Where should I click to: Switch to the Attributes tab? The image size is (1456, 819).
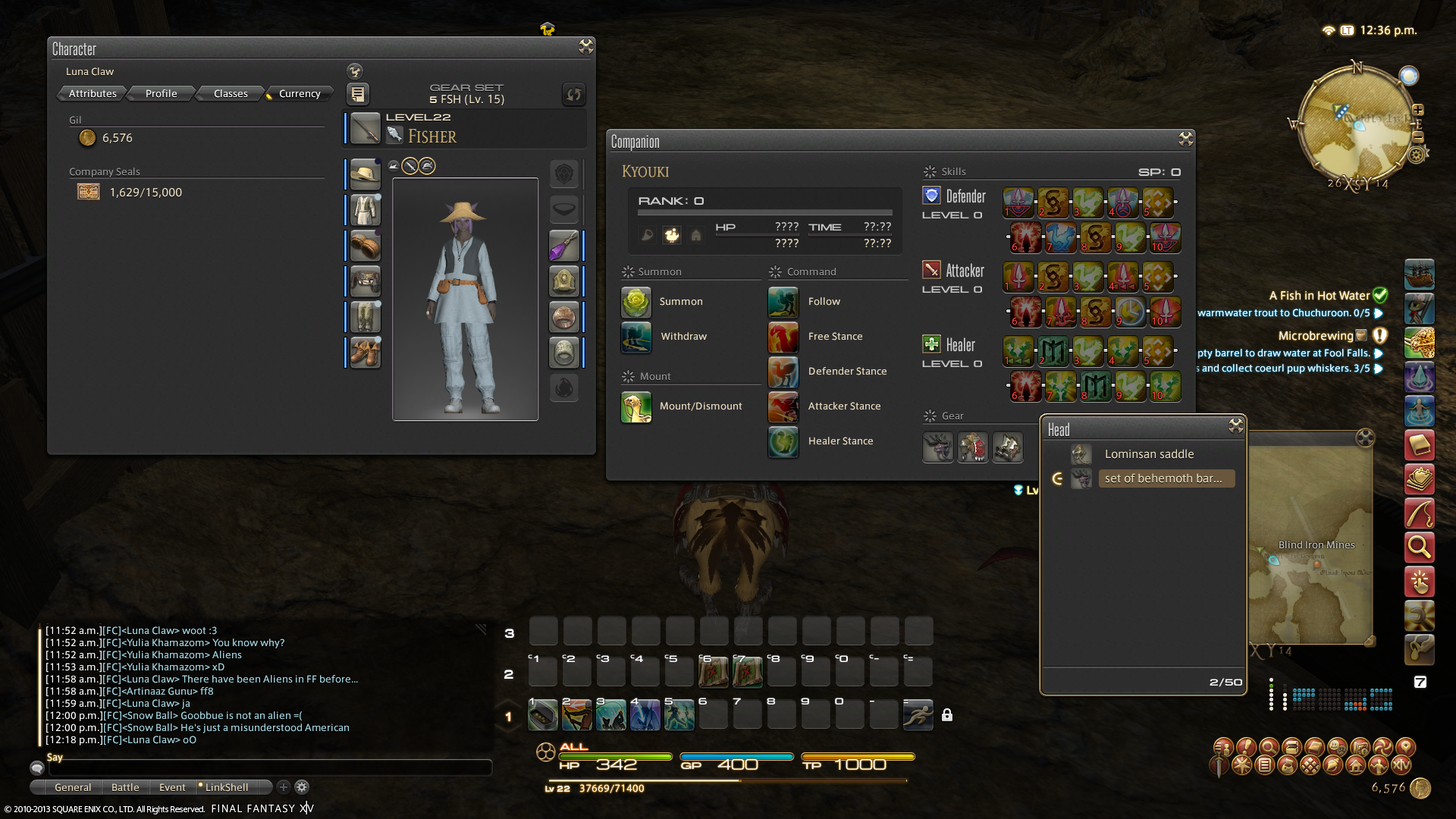(93, 93)
